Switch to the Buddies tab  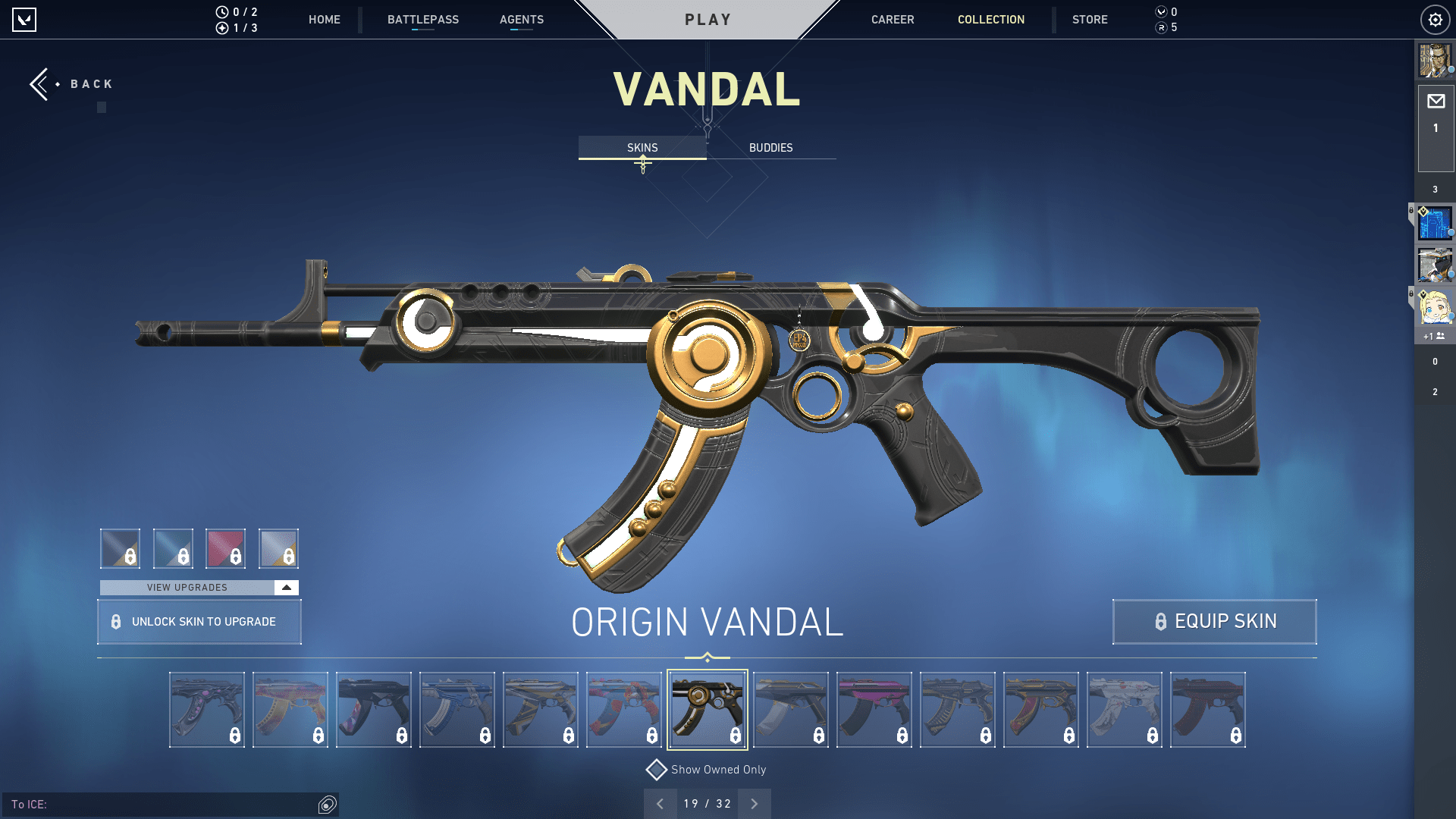pyautogui.click(x=770, y=147)
